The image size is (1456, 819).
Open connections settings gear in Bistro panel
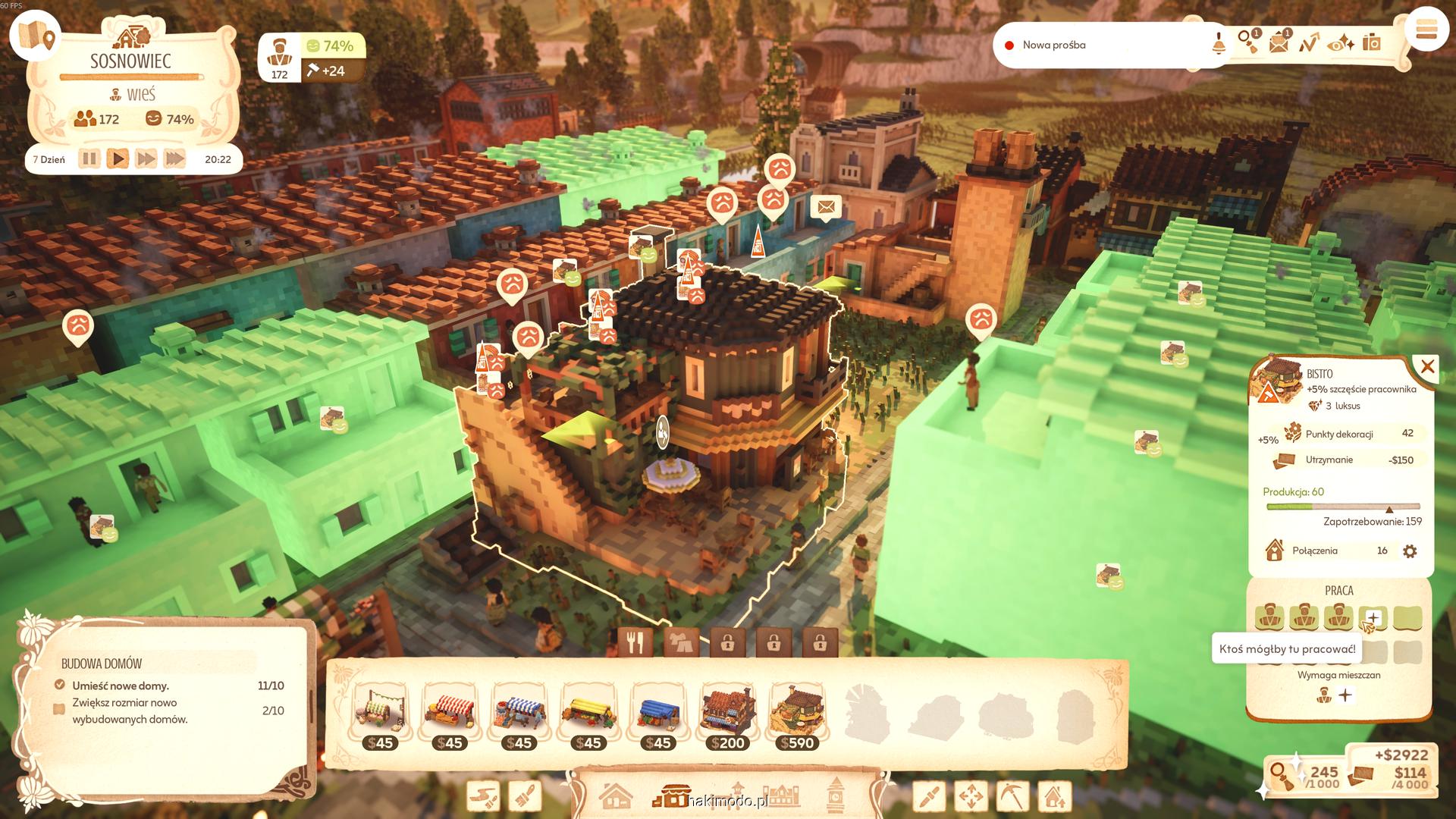[1410, 551]
